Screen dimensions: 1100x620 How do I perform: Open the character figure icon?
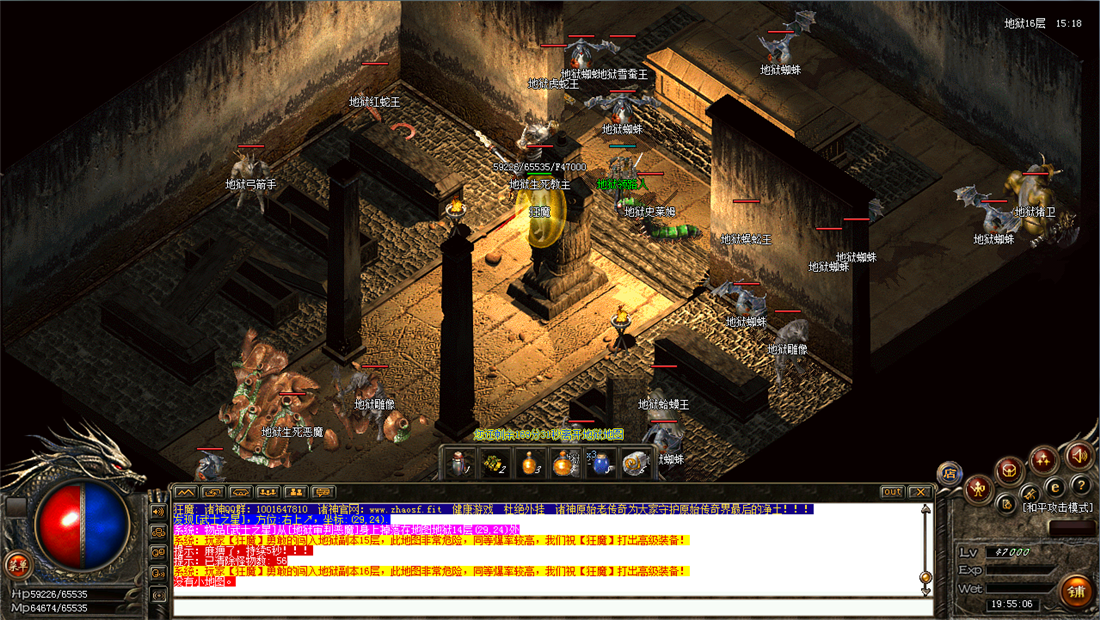click(980, 490)
